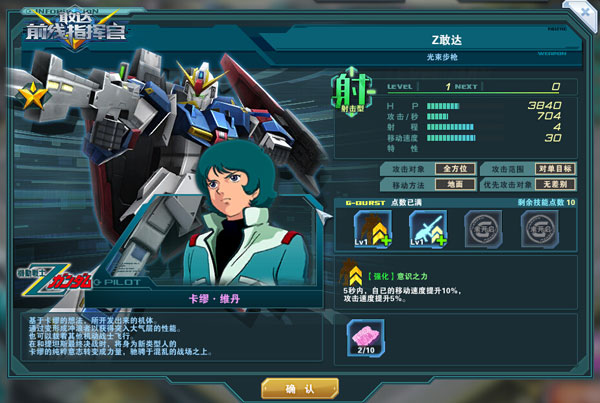Viewport: 600px width, 403px height.
Task: Click the 确认 confirm button
Action: pos(301,387)
